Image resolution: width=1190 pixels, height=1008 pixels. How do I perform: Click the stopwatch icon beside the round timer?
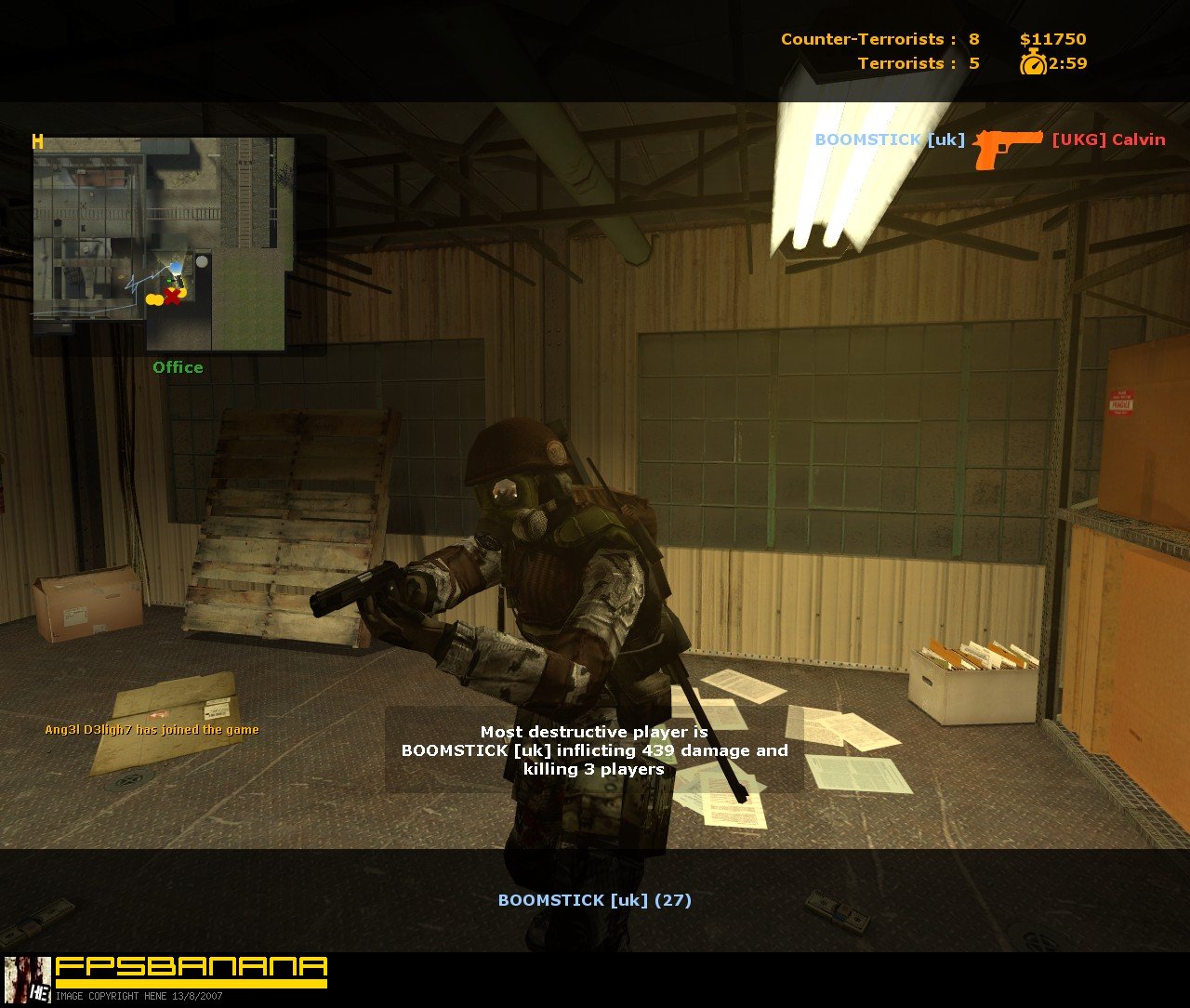tap(1032, 64)
